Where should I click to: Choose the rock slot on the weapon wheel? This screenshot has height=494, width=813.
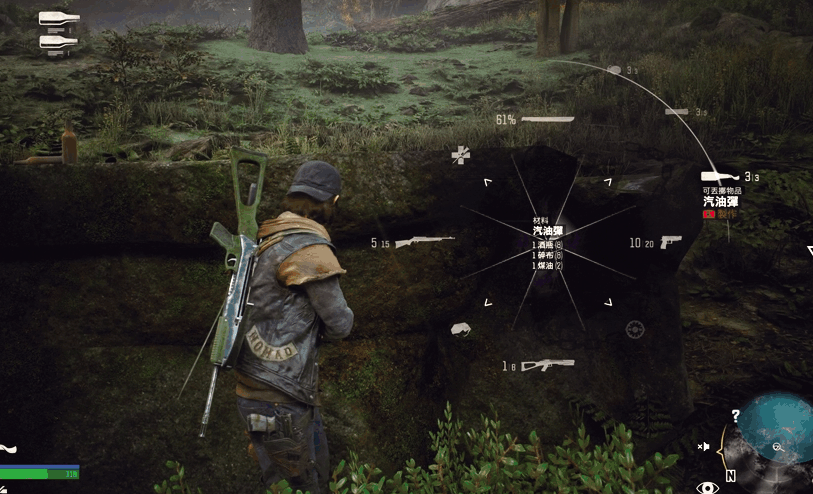pos(461,328)
